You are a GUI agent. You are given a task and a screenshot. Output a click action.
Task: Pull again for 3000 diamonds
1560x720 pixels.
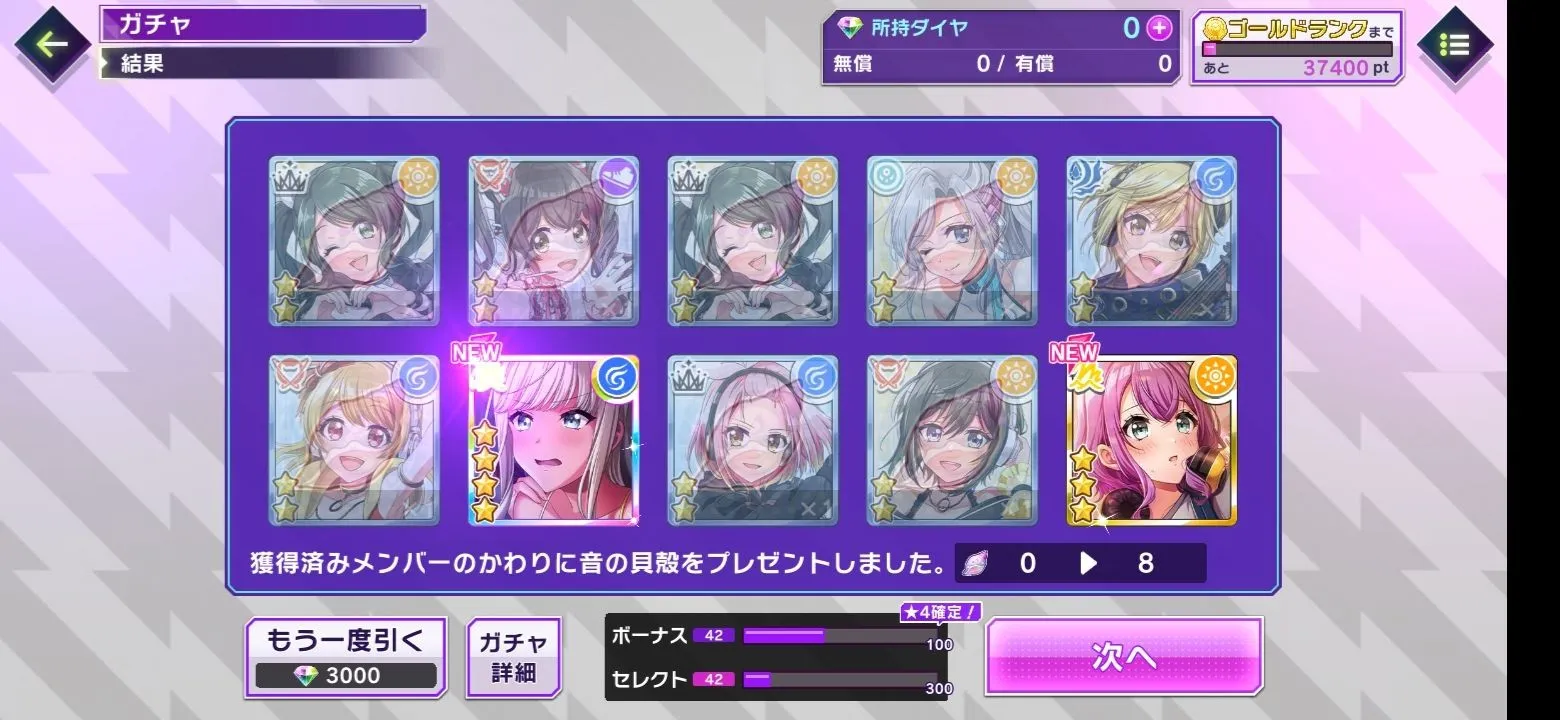pos(345,657)
